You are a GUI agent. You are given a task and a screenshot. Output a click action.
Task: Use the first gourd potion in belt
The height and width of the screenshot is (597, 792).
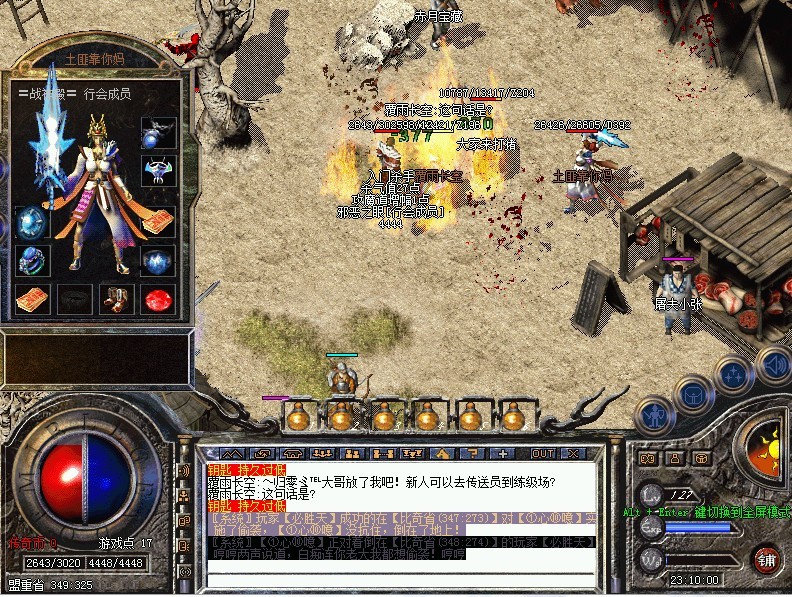298,416
